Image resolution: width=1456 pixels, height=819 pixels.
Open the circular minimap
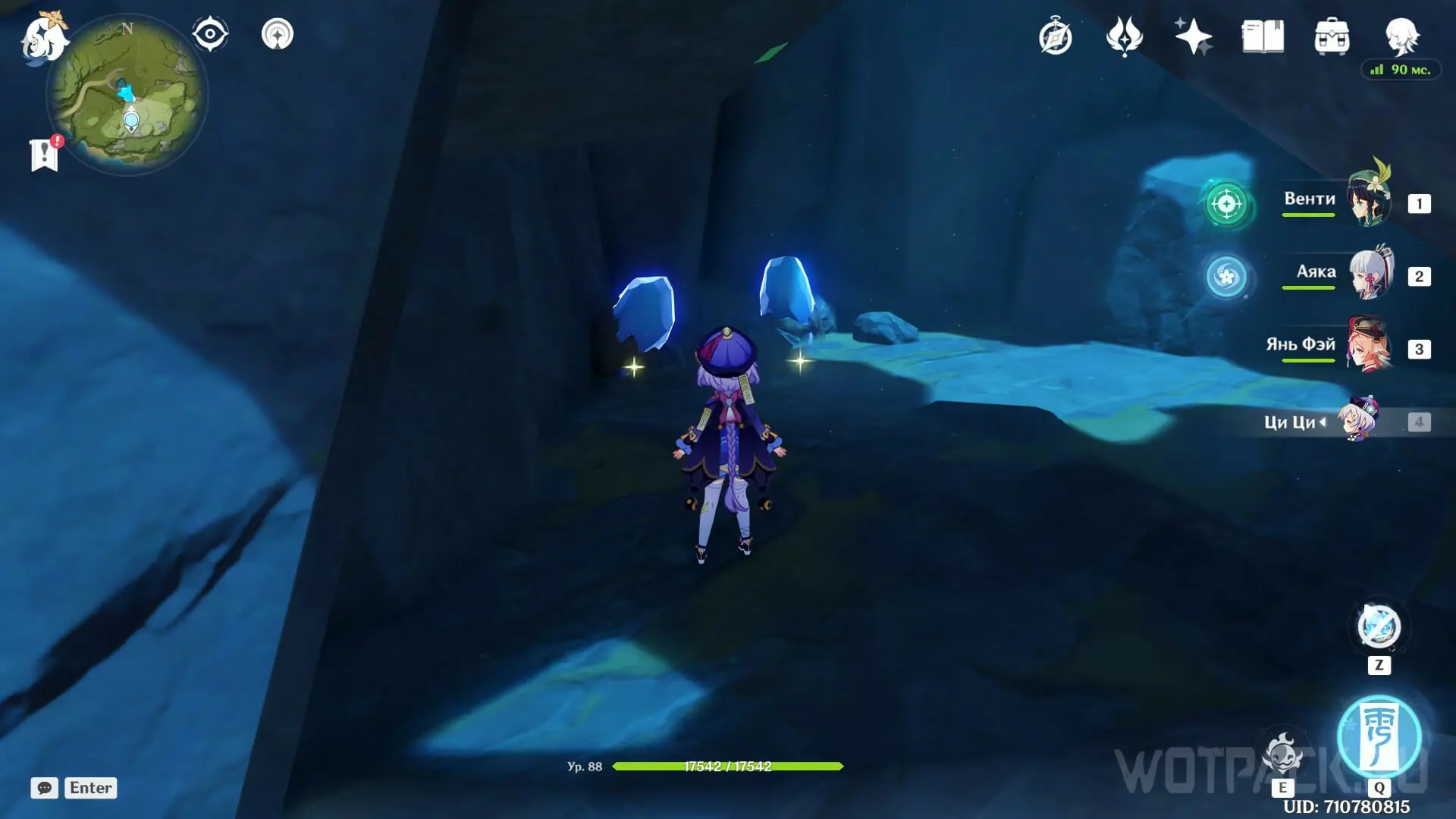click(x=127, y=96)
